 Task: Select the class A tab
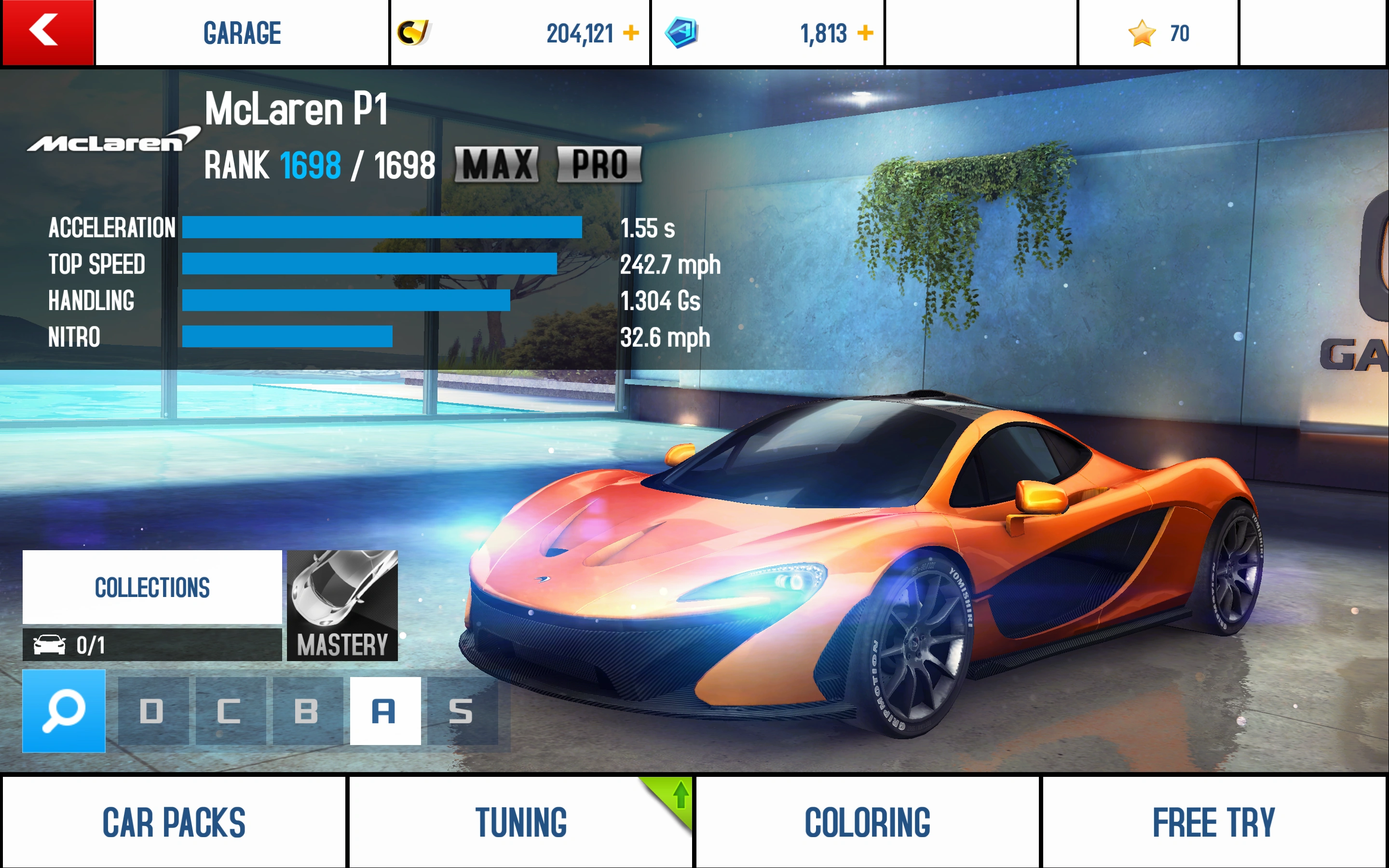(x=385, y=711)
